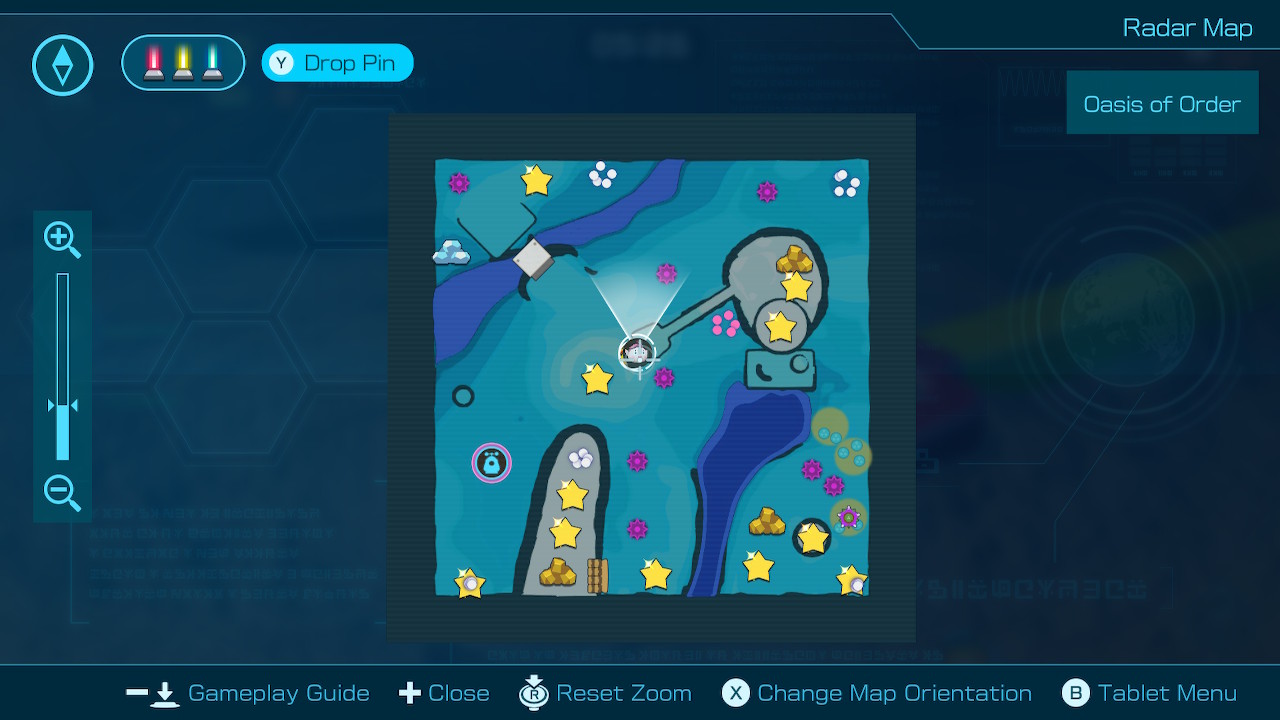Select the three colored beacons indicator
Image resolution: width=1280 pixels, height=720 pixels.
(x=183, y=63)
